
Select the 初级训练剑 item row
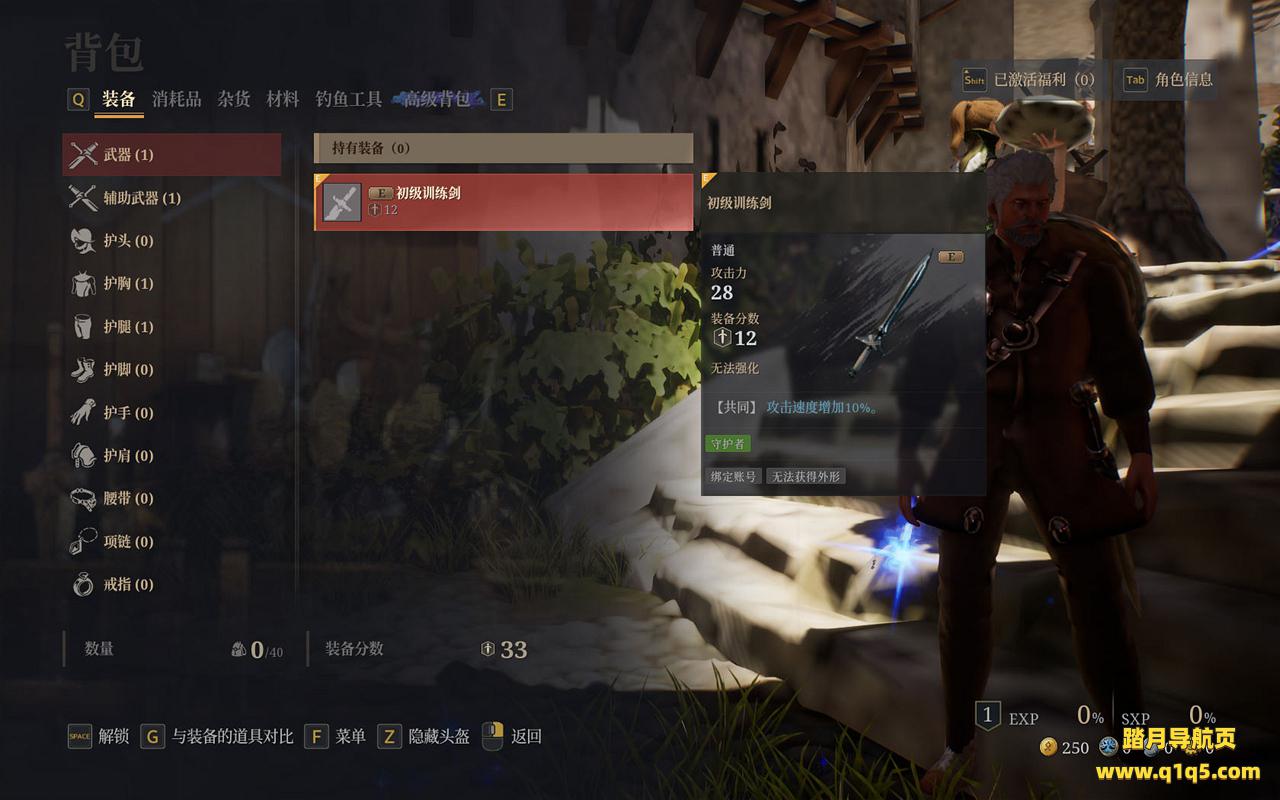503,202
